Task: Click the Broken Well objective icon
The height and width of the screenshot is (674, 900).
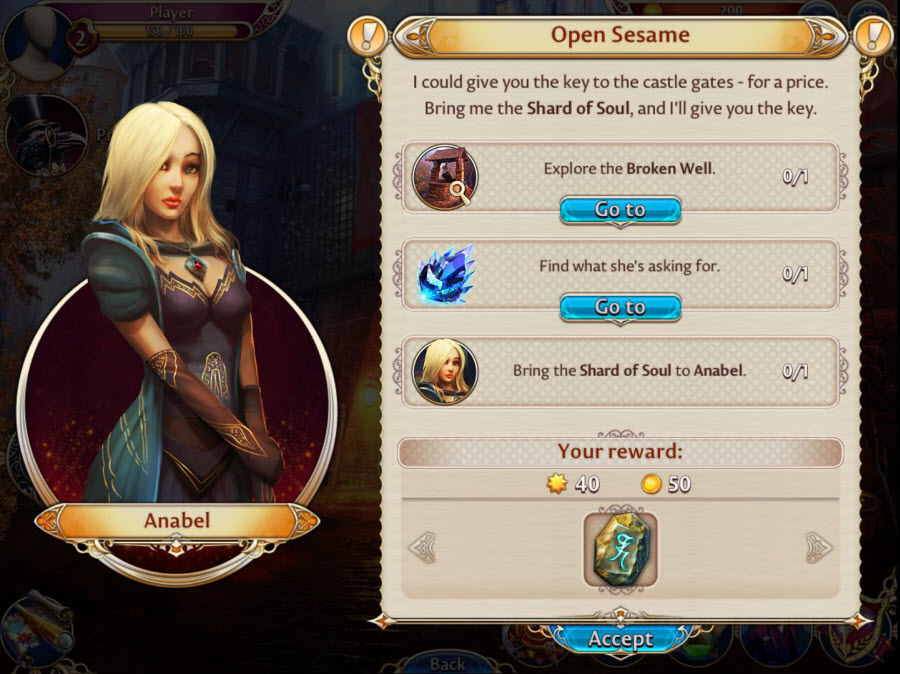Action: (x=445, y=177)
